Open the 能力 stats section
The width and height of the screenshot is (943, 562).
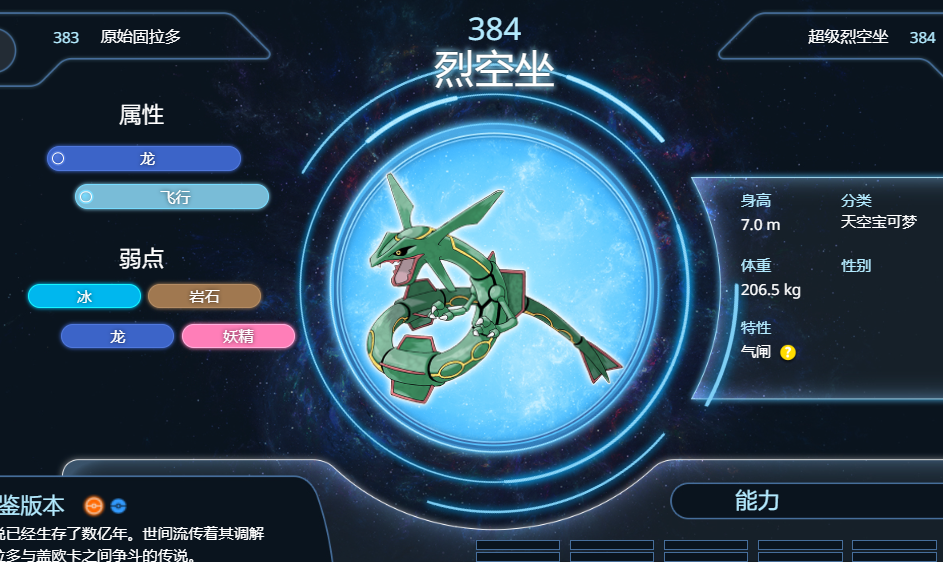(756, 501)
